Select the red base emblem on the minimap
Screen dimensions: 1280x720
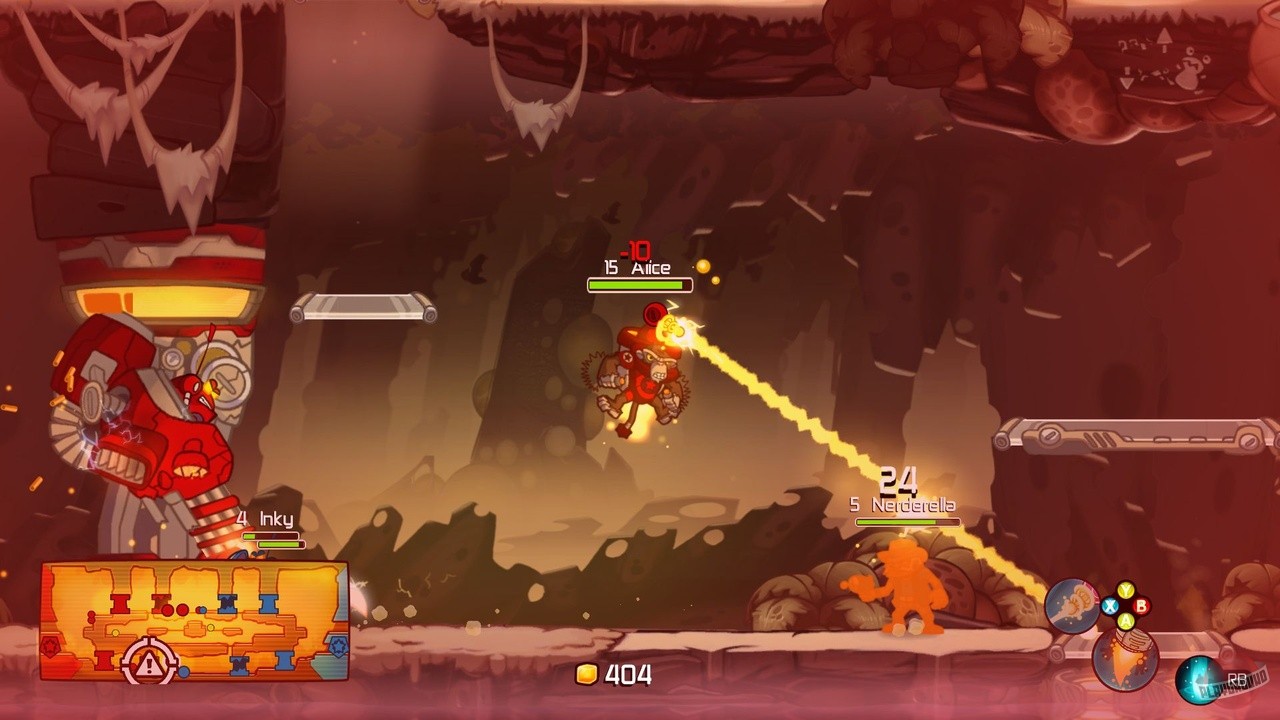point(49,645)
